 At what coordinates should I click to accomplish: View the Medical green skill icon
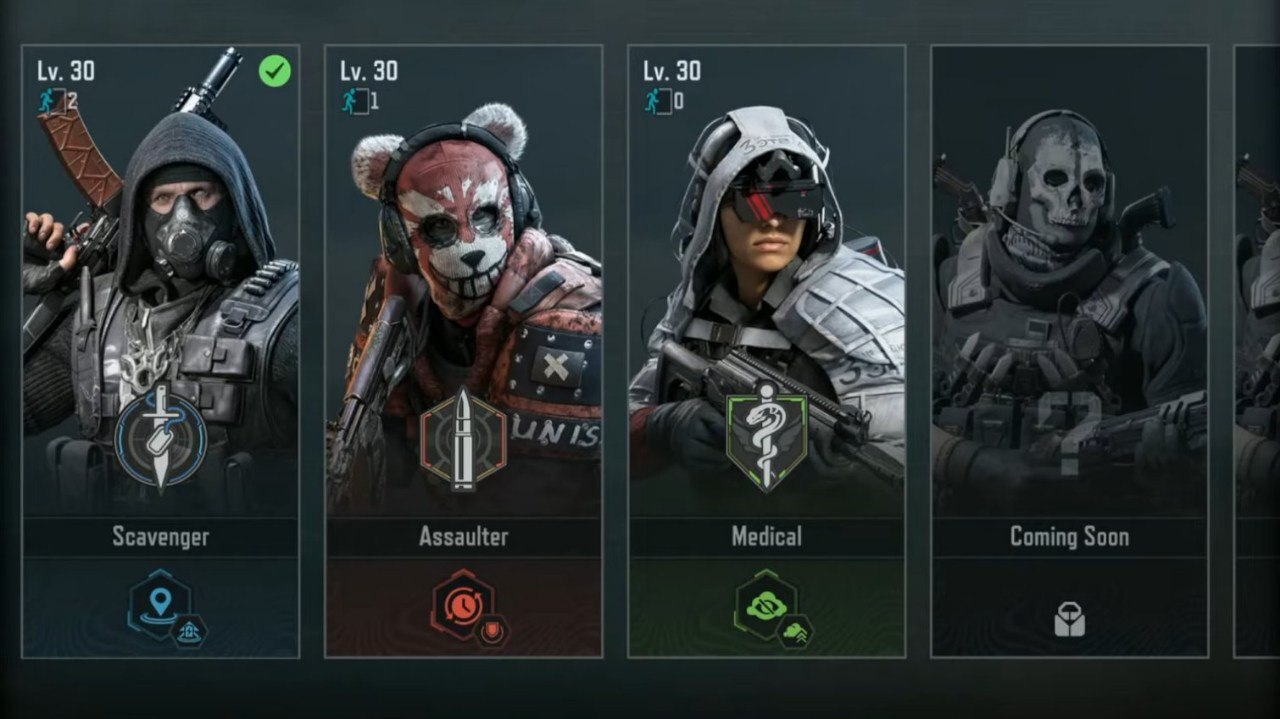point(766,603)
